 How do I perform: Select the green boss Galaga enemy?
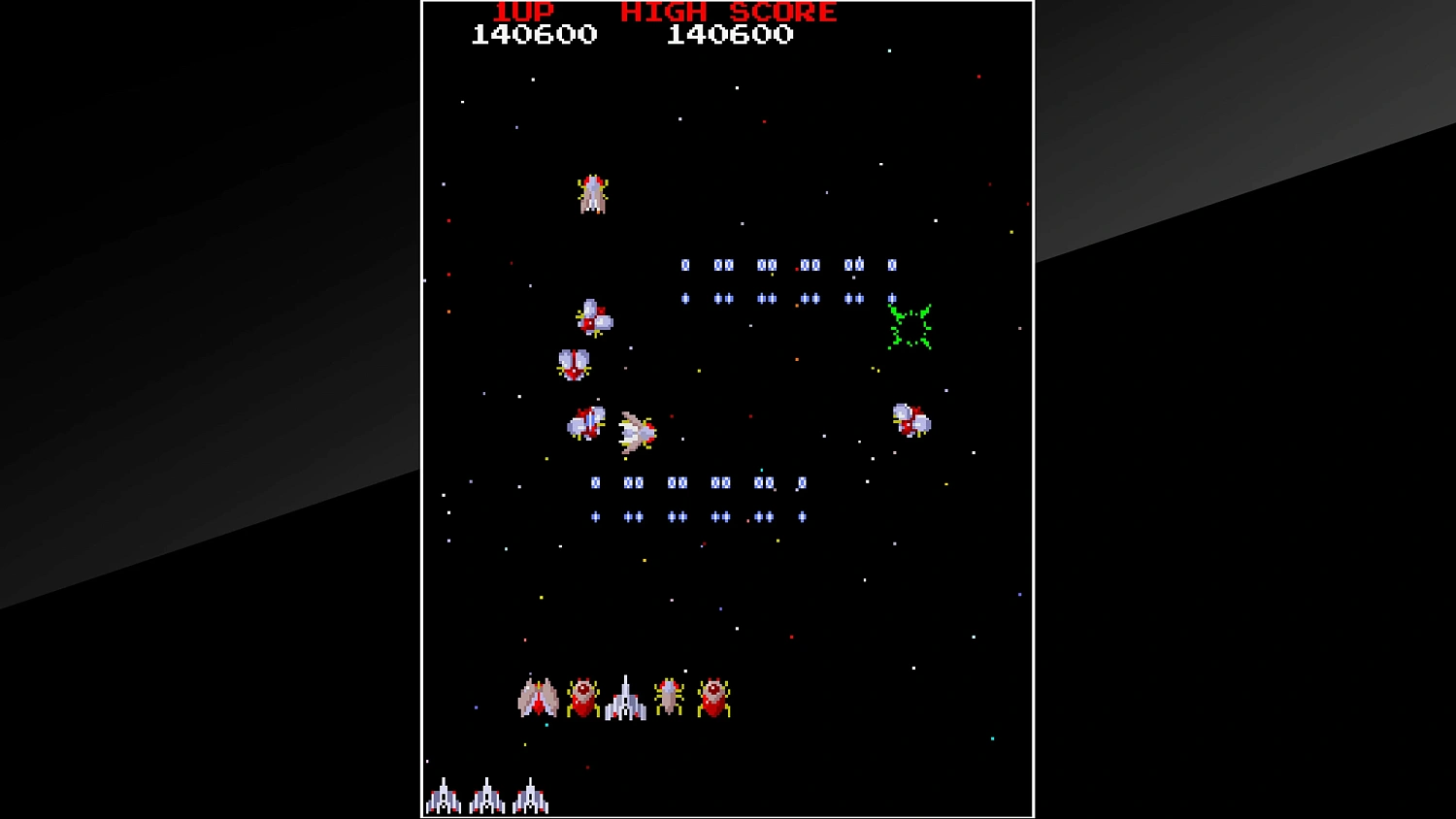click(x=910, y=326)
